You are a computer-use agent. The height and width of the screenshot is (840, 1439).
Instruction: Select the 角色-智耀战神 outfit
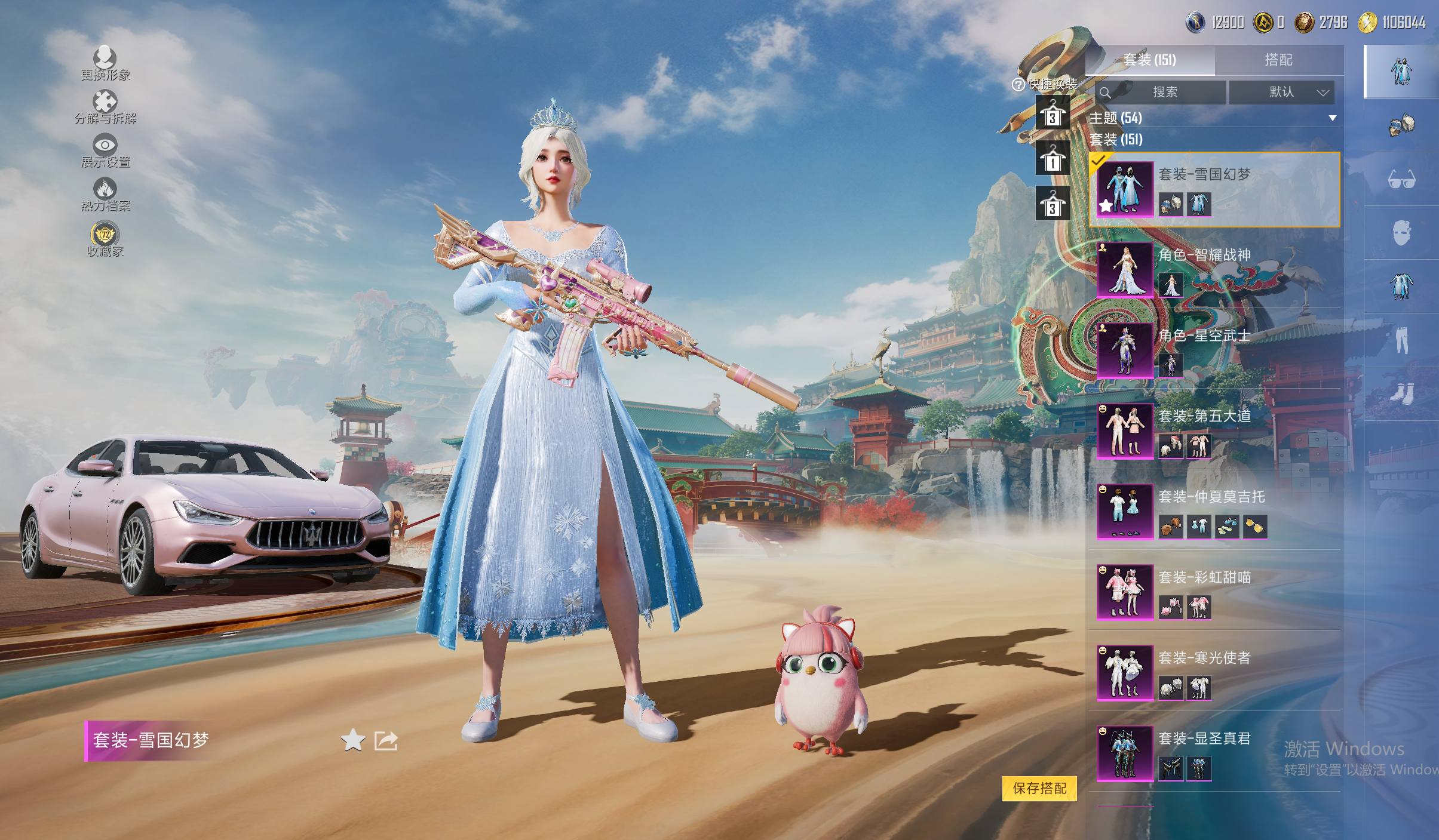click(1213, 270)
